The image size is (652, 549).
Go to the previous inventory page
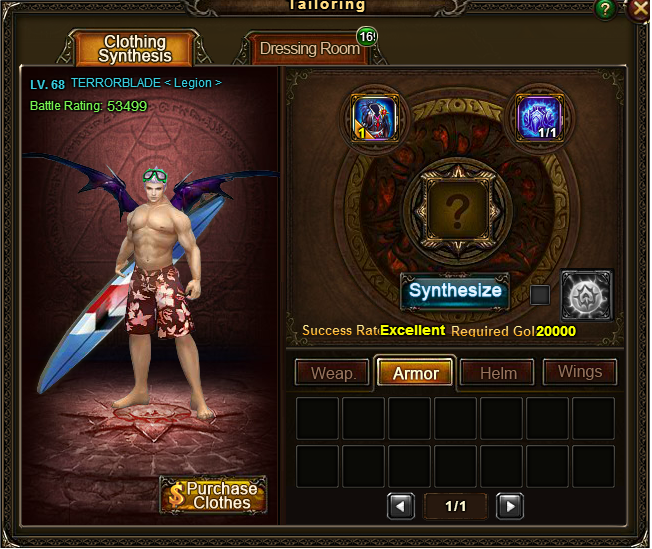click(401, 506)
